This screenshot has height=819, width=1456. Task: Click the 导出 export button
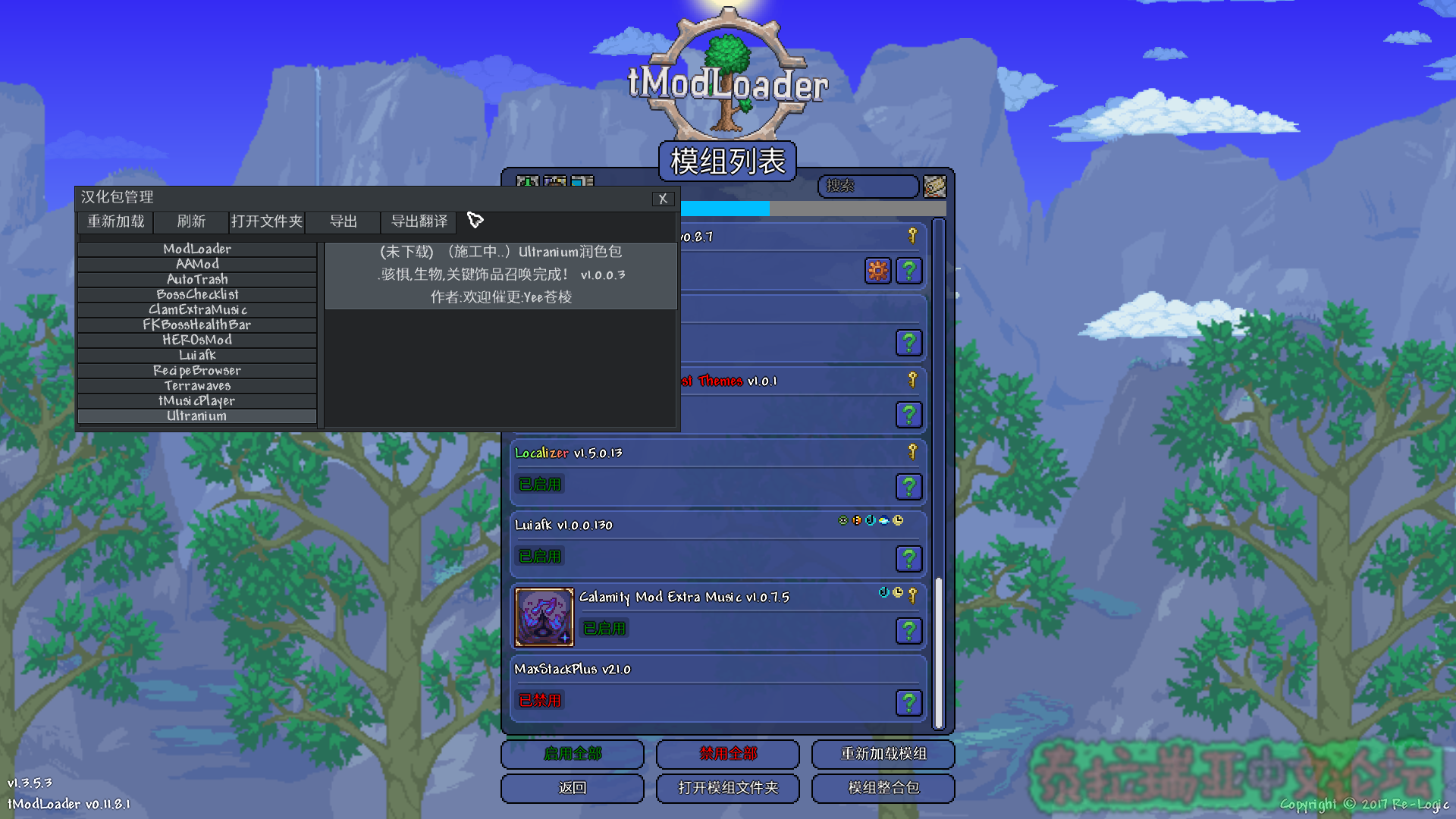coord(343,221)
